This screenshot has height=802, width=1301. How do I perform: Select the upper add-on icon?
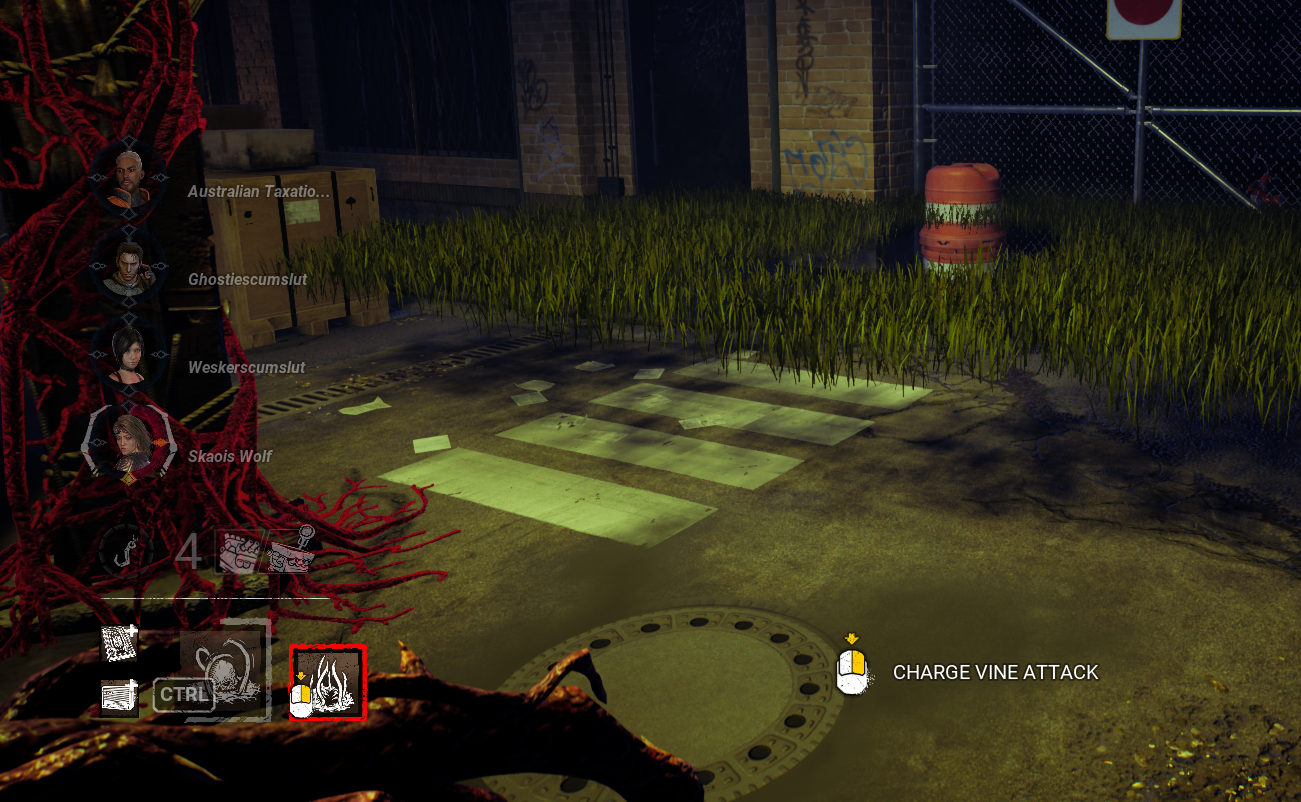pos(119,645)
